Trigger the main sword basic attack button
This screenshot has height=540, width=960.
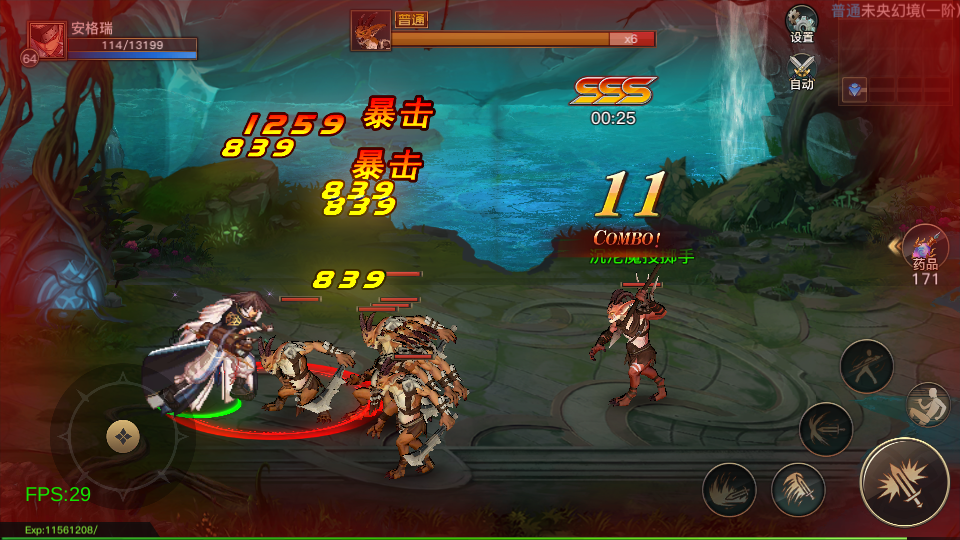904,482
